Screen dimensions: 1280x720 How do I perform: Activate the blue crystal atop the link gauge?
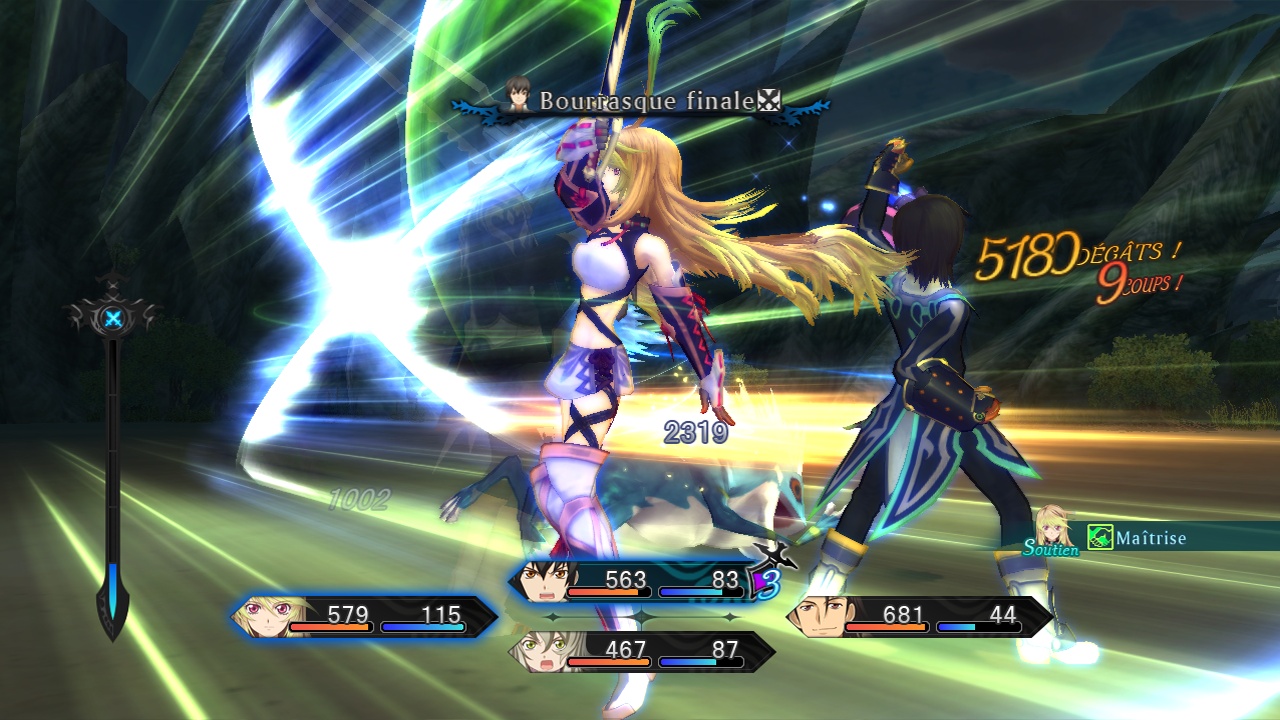[113, 319]
